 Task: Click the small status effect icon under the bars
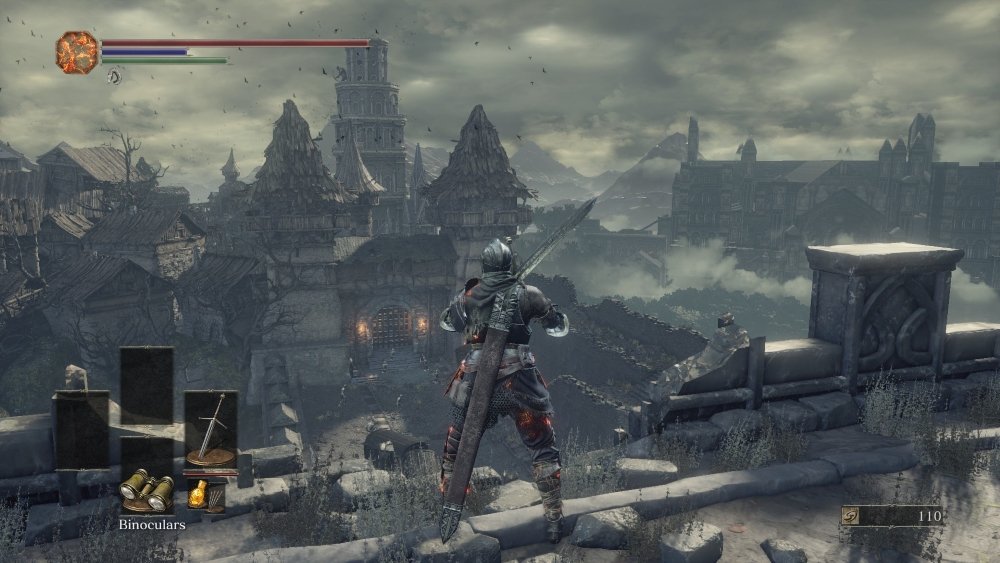[114, 75]
